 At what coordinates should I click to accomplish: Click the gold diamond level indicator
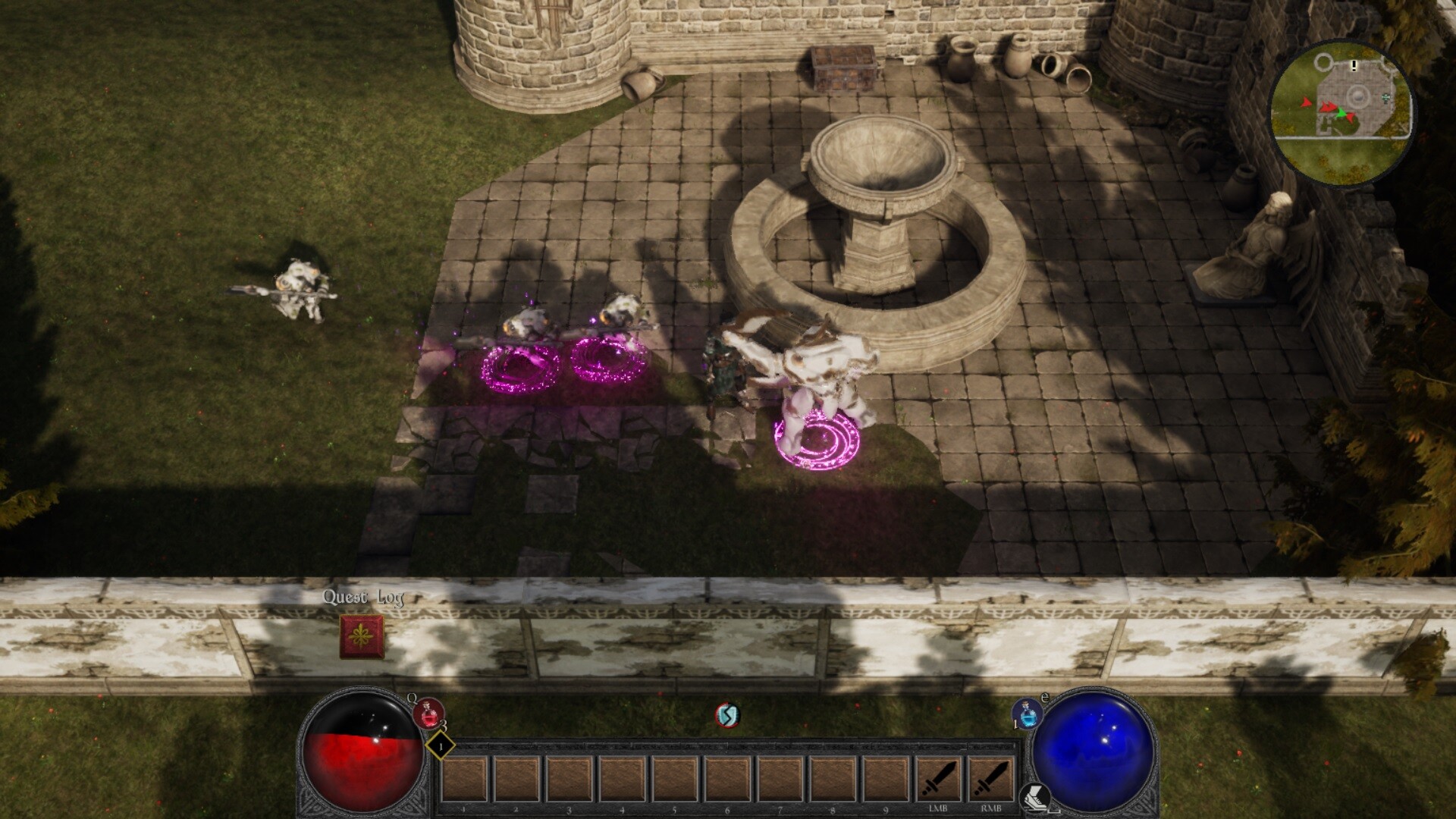pos(438,745)
